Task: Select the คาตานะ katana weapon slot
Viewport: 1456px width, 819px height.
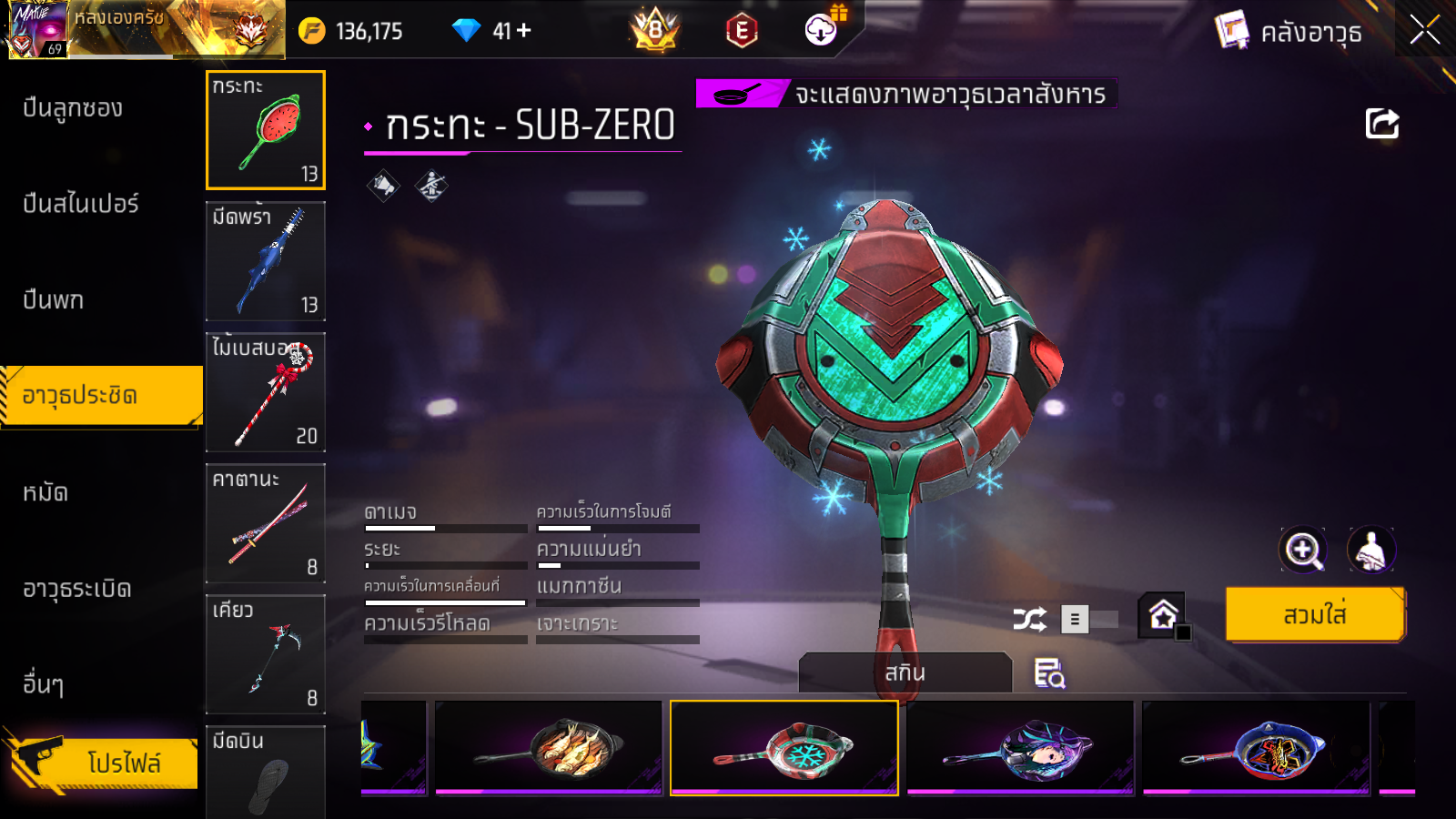Action: 266,523
